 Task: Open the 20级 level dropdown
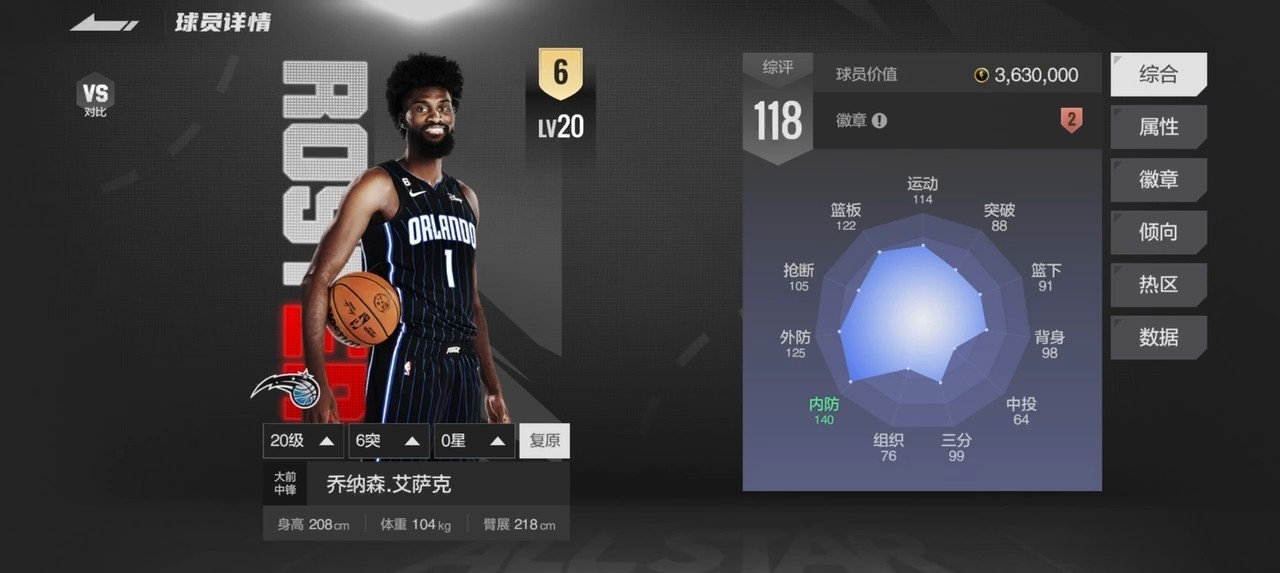point(303,441)
